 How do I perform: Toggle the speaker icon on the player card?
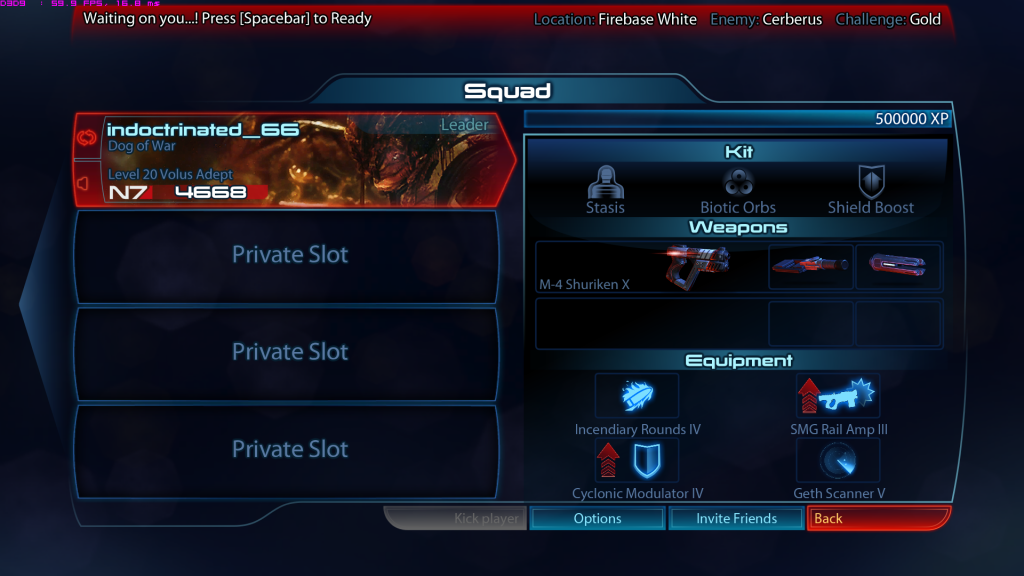pos(87,183)
